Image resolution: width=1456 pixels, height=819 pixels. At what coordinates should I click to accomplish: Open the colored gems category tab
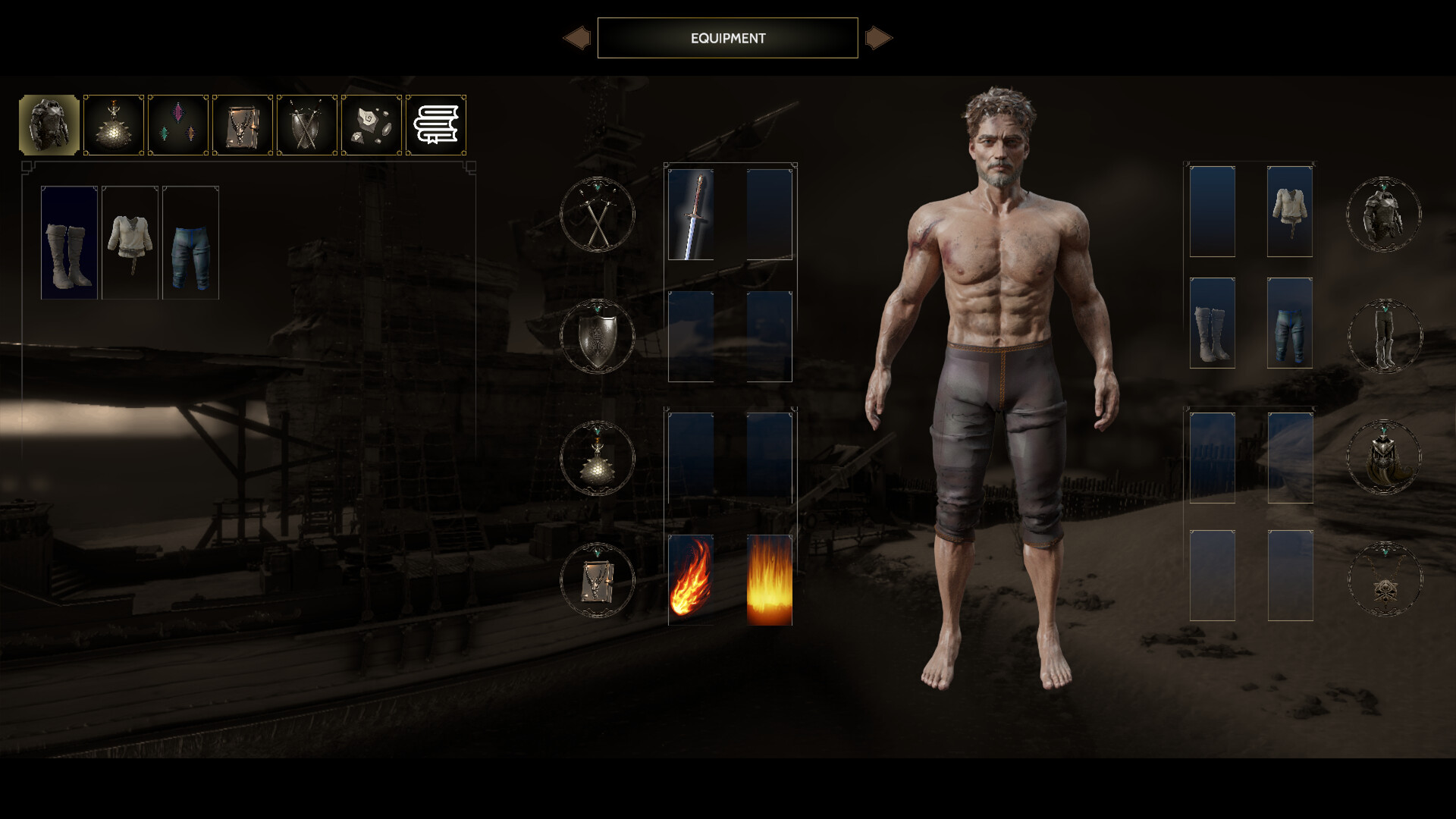click(178, 125)
